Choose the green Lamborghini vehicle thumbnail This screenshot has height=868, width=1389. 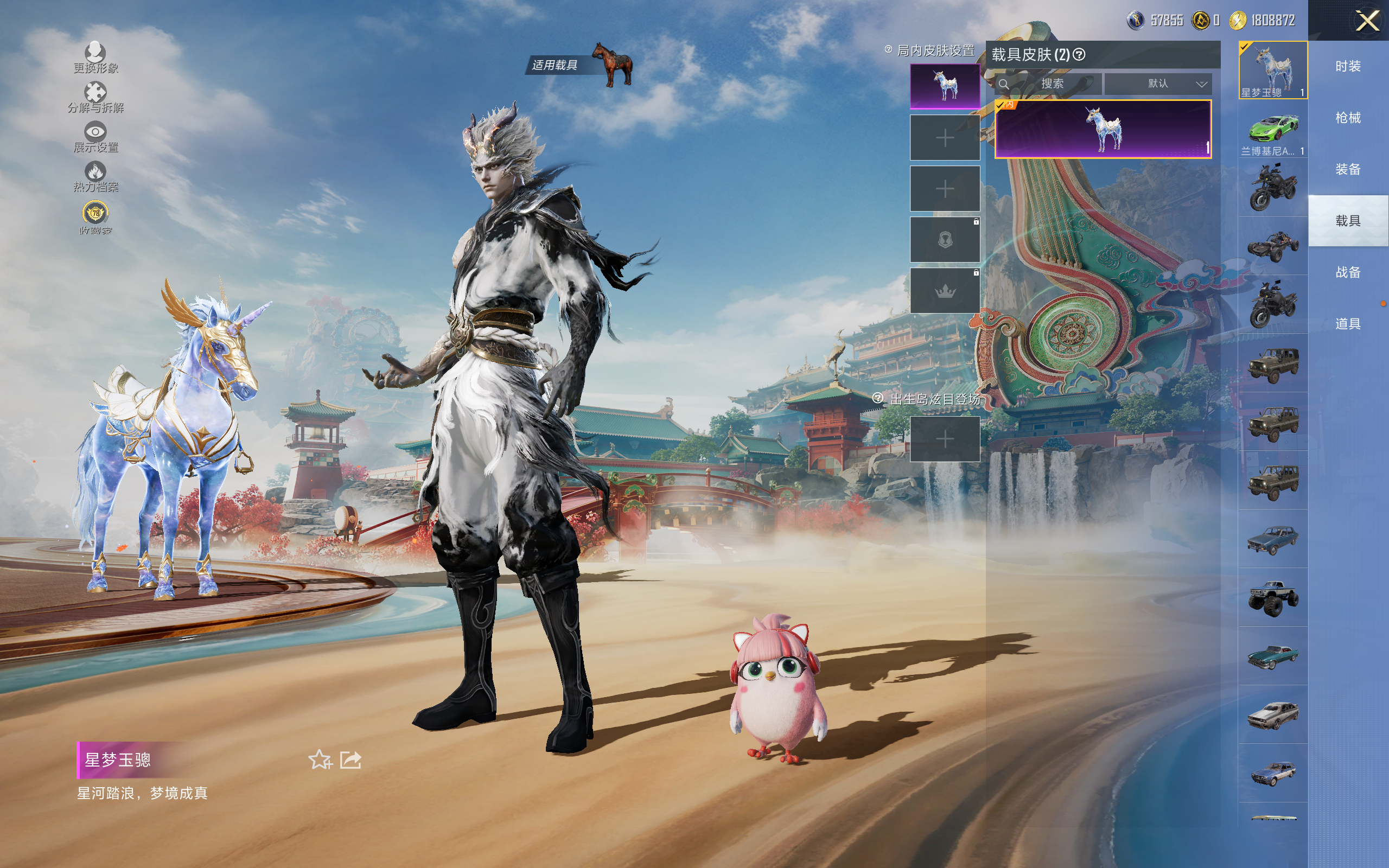click(1272, 130)
